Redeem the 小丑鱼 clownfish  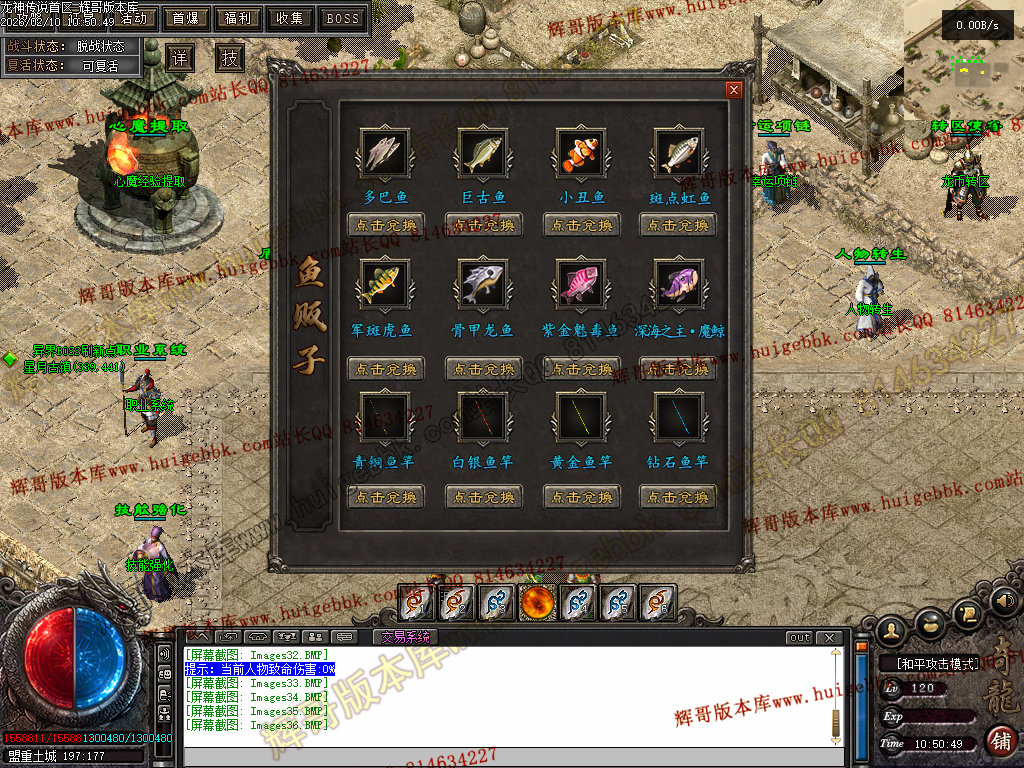[582, 225]
